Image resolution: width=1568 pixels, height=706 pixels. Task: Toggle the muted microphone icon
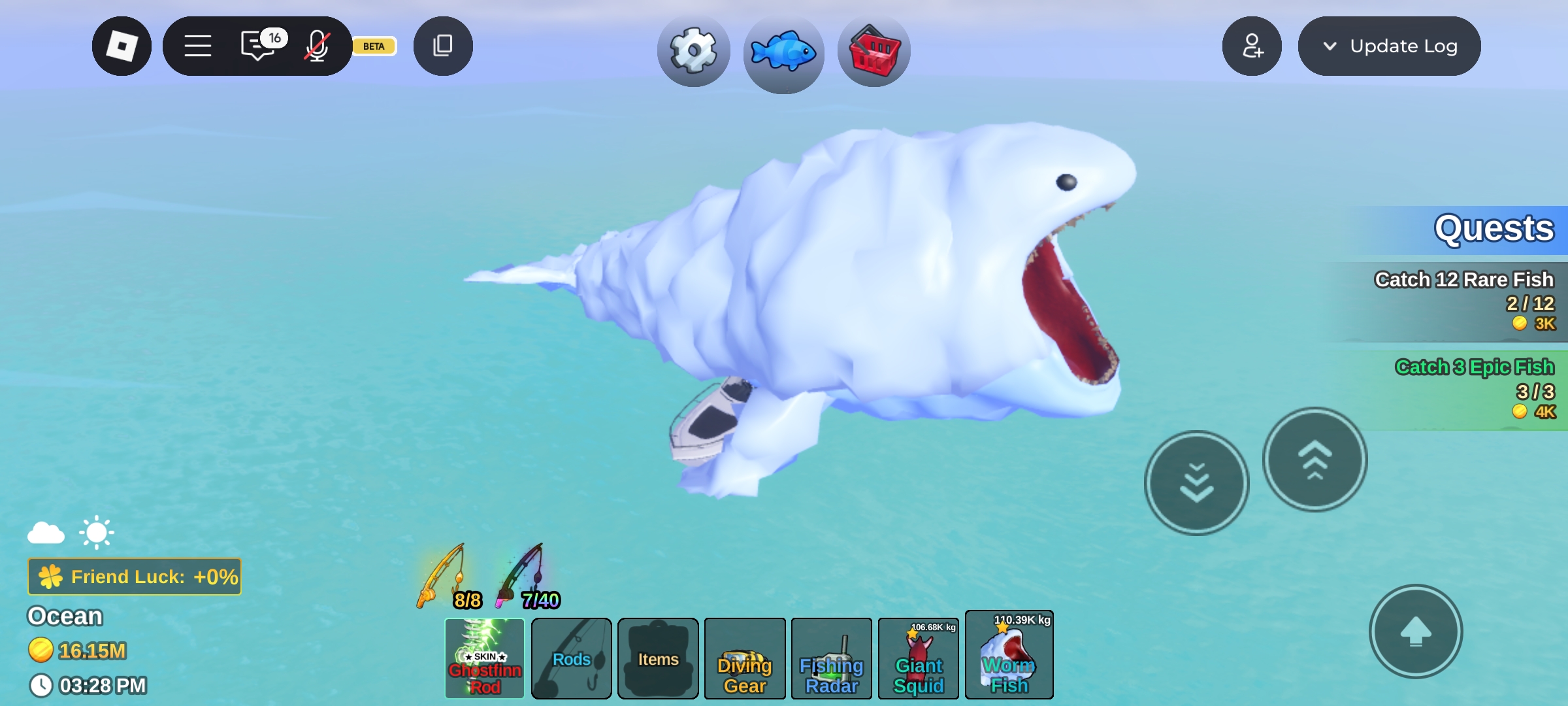[317, 46]
